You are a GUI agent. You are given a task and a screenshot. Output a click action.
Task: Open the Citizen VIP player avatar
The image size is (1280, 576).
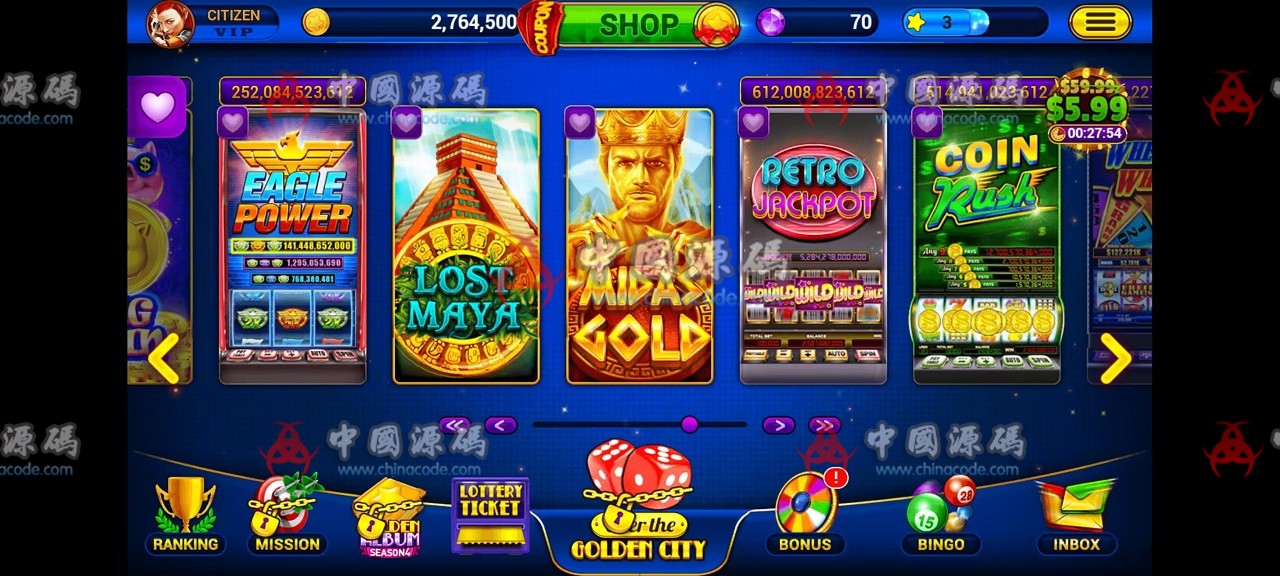coord(171,24)
